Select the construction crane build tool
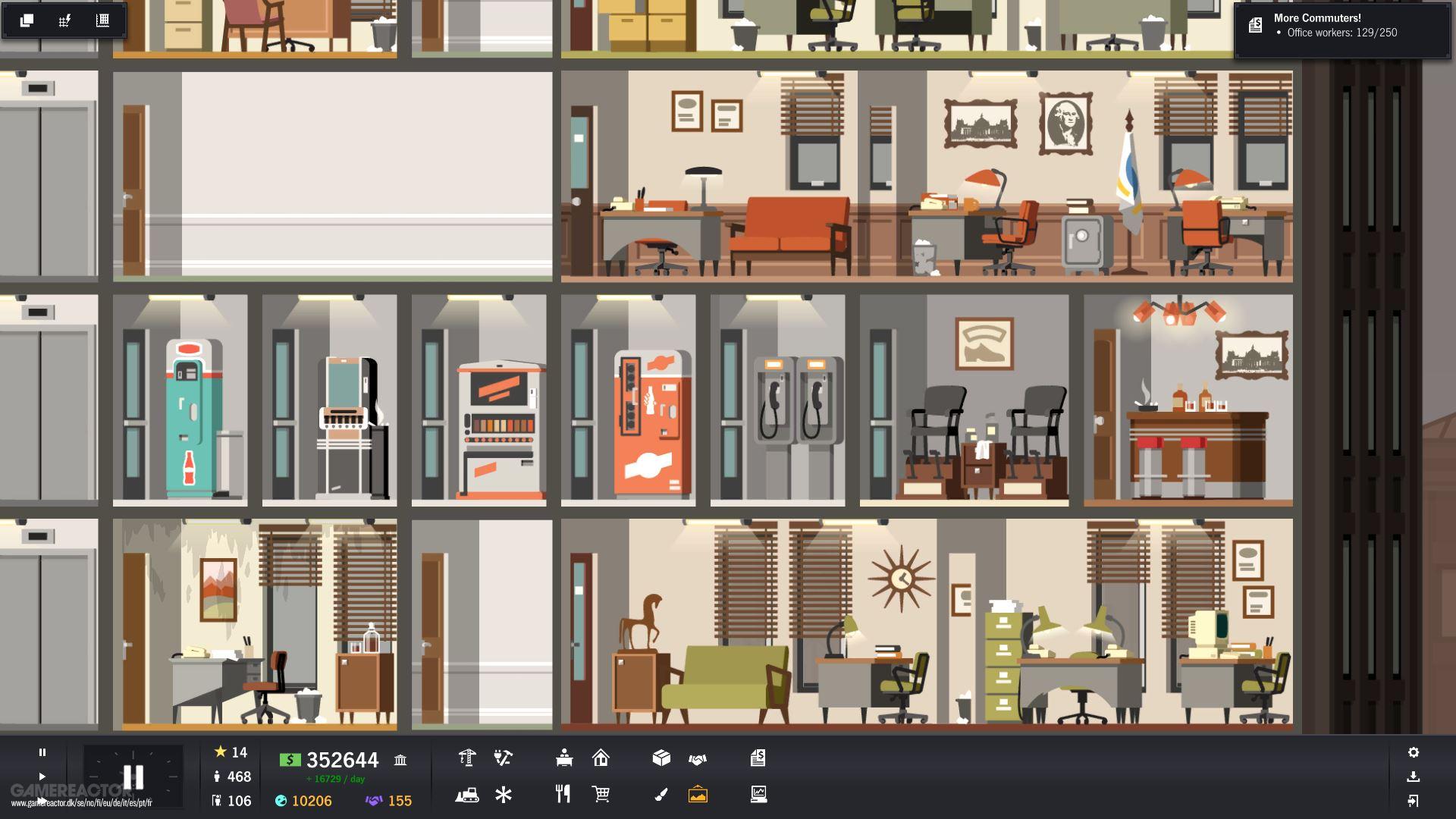The width and height of the screenshot is (1456, 819). 467,758
